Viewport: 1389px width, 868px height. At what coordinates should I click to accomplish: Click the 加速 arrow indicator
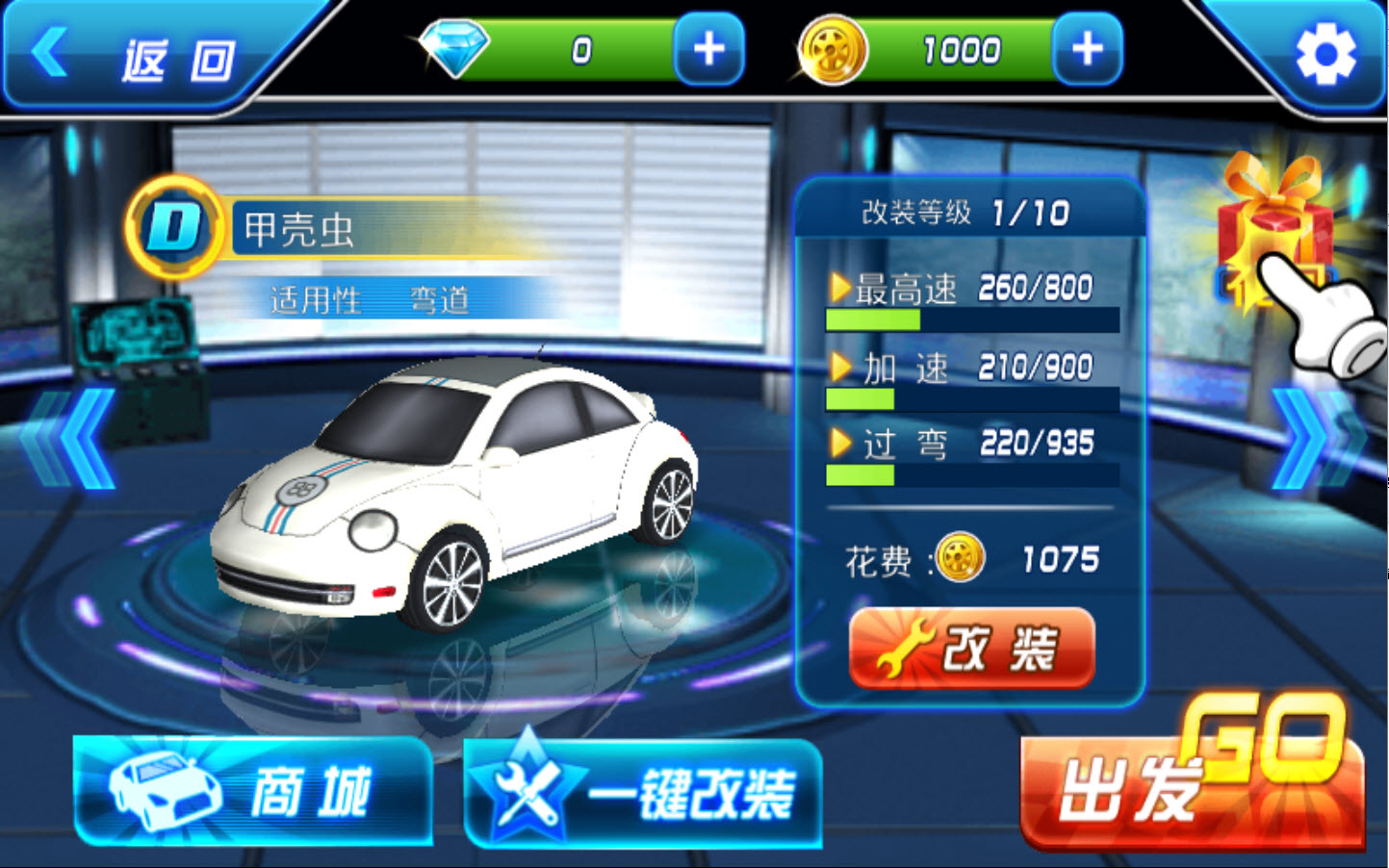[x=842, y=367]
